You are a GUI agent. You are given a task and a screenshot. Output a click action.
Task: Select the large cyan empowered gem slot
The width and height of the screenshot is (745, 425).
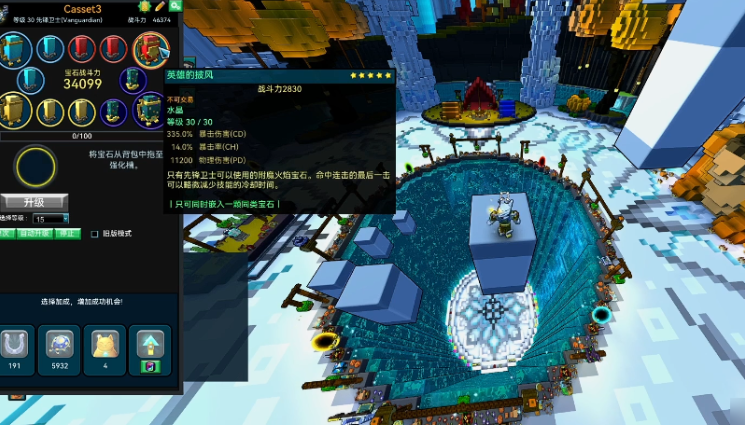click(15, 47)
